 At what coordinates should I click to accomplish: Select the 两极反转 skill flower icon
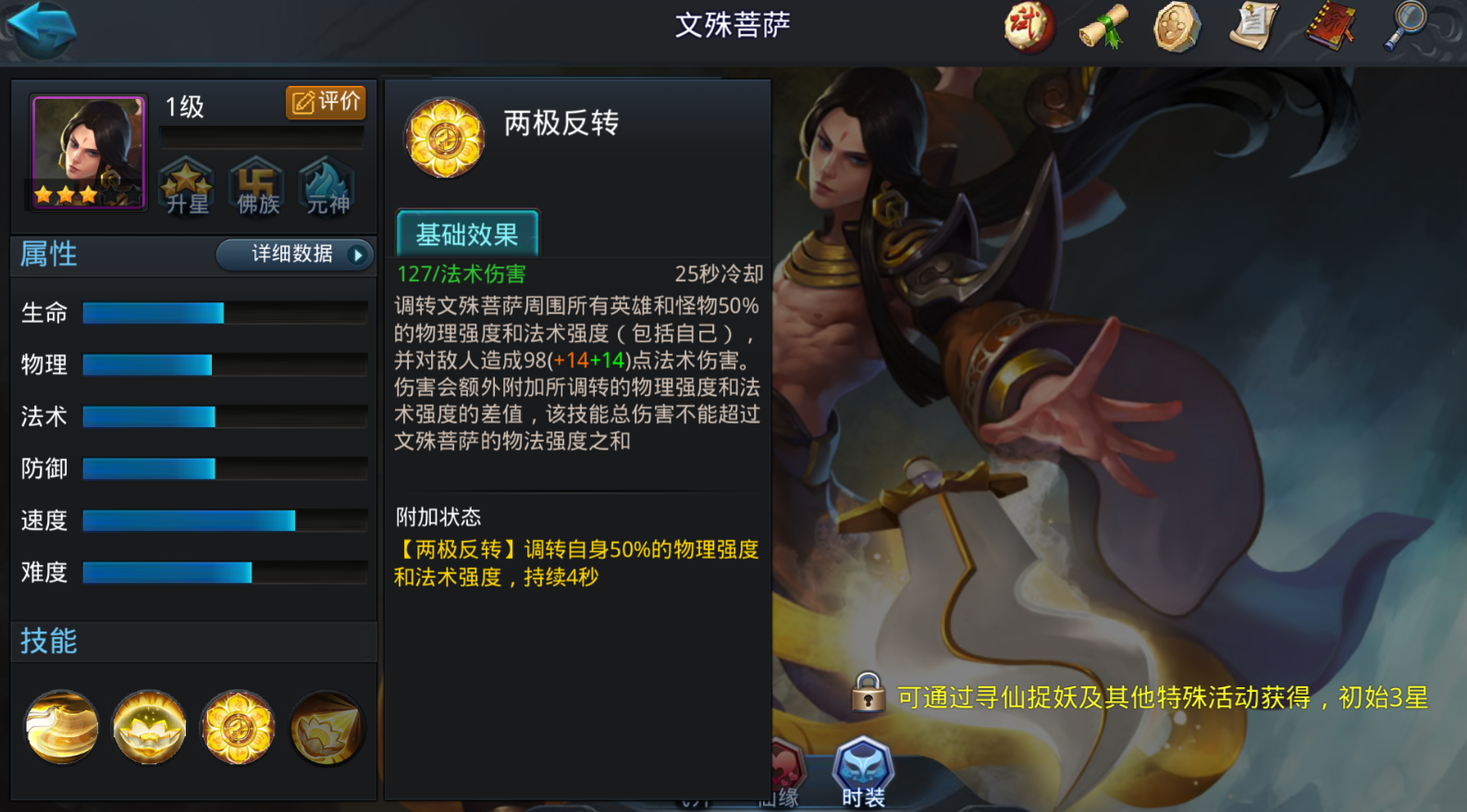click(239, 728)
